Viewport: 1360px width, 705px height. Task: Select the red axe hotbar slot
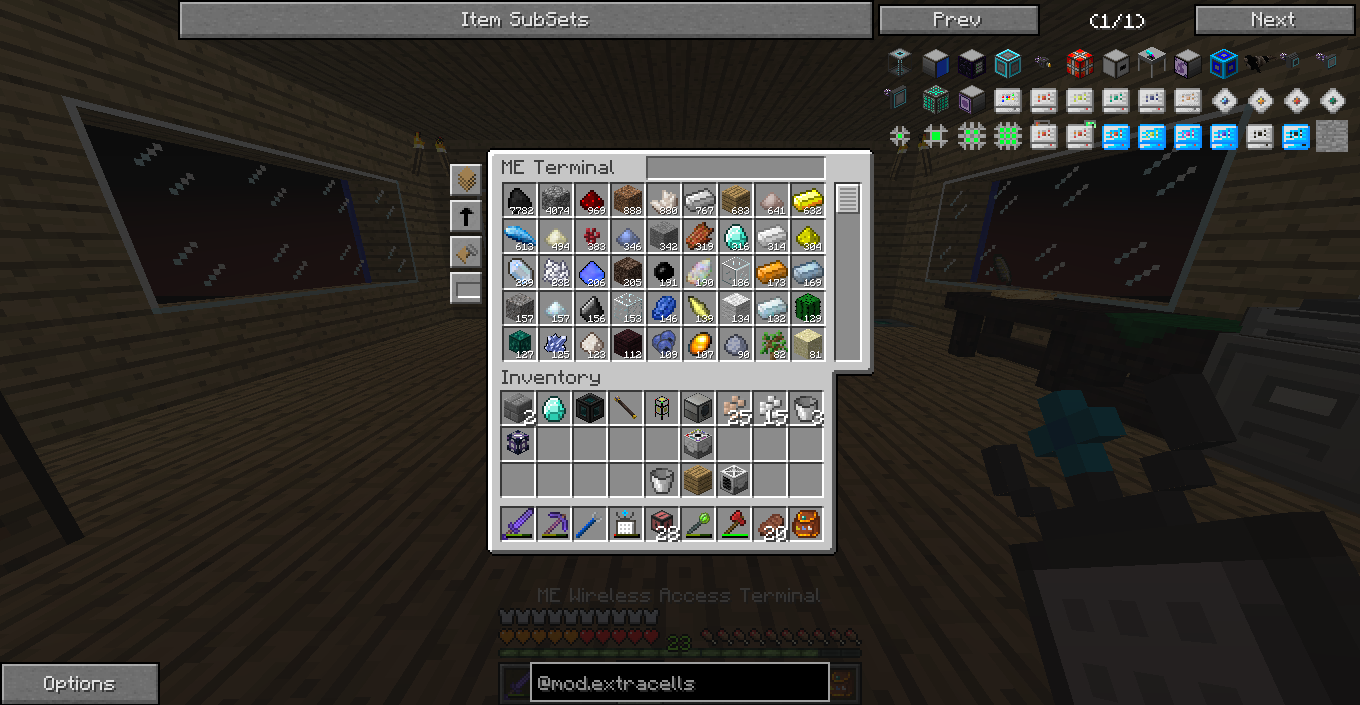coord(734,523)
